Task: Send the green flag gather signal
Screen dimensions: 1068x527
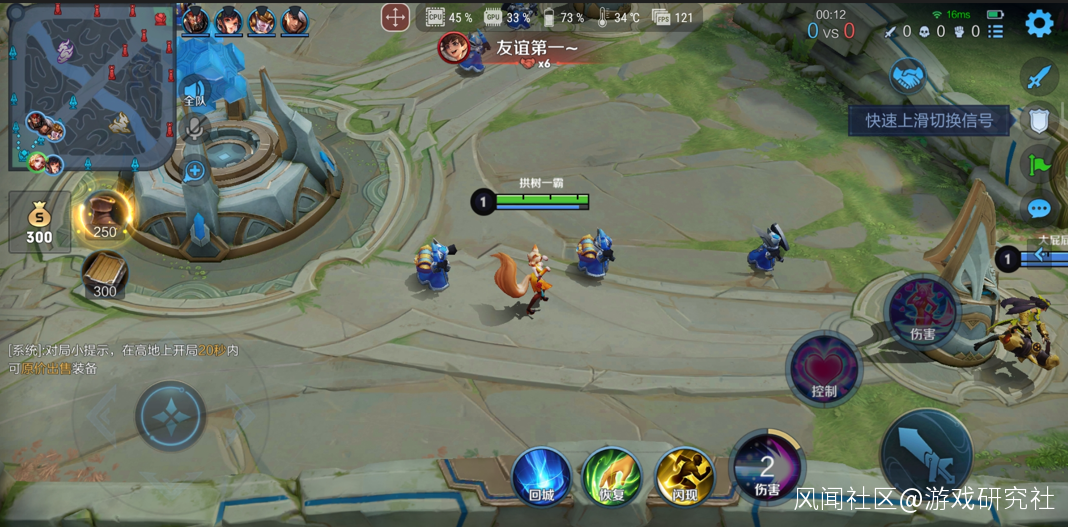Action: 1040,164
